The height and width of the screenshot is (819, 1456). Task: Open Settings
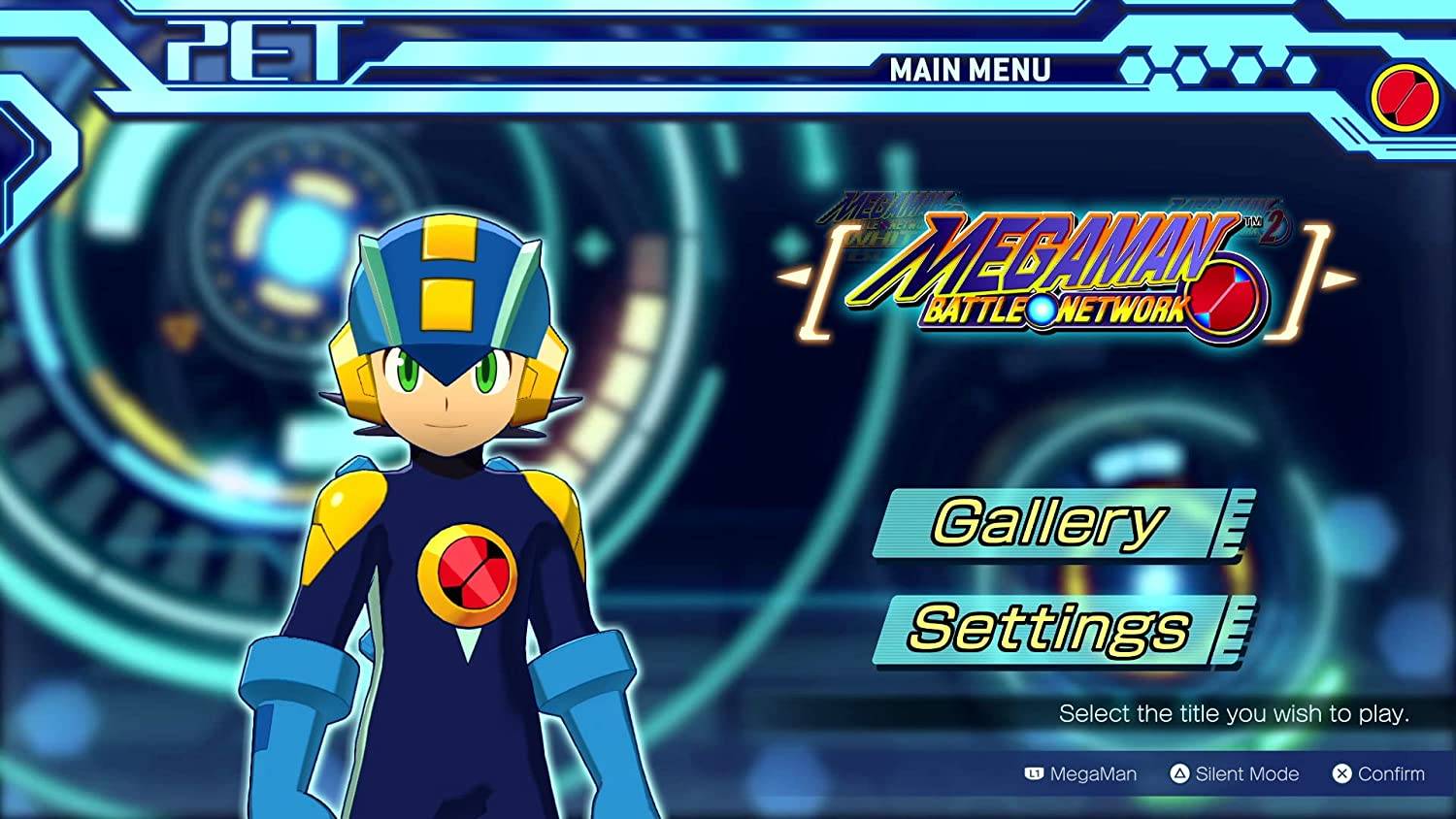[1046, 627]
